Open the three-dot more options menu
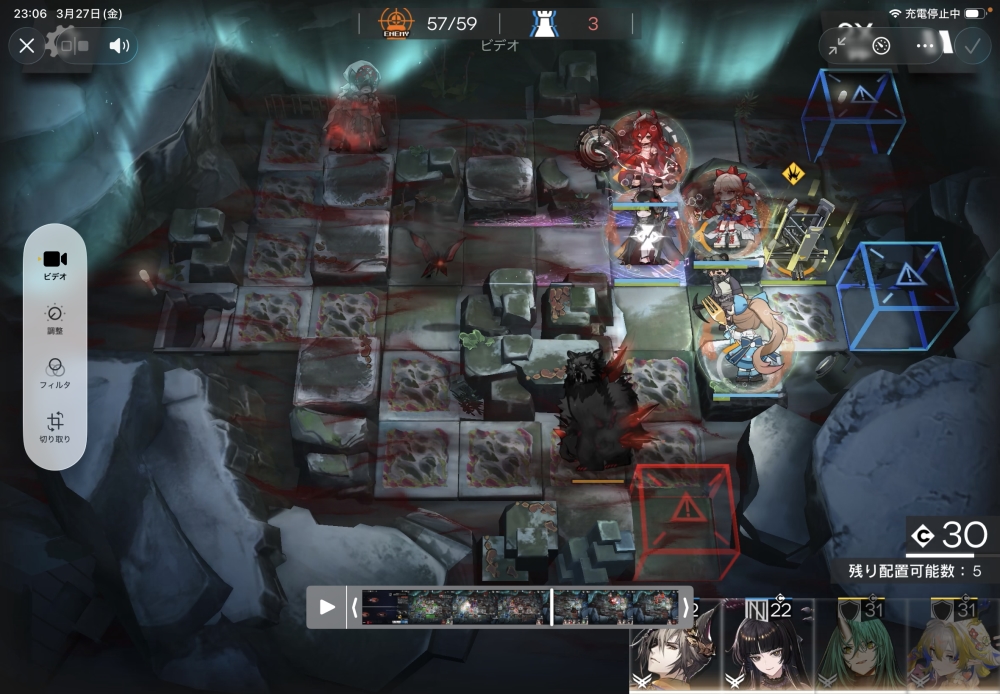The width and height of the screenshot is (1000, 694). click(925, 46)
